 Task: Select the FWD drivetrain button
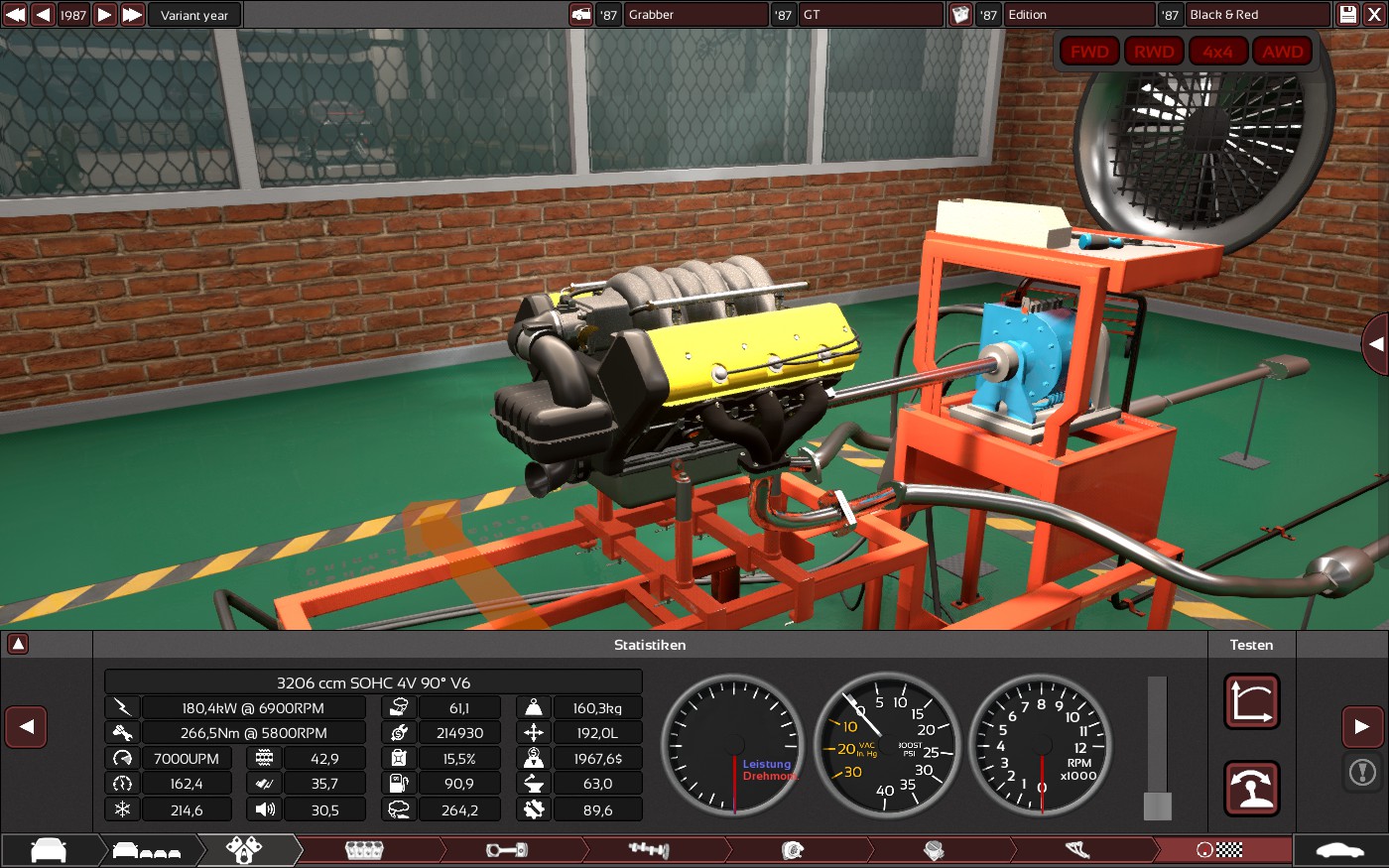click(x=1089, y=52)
